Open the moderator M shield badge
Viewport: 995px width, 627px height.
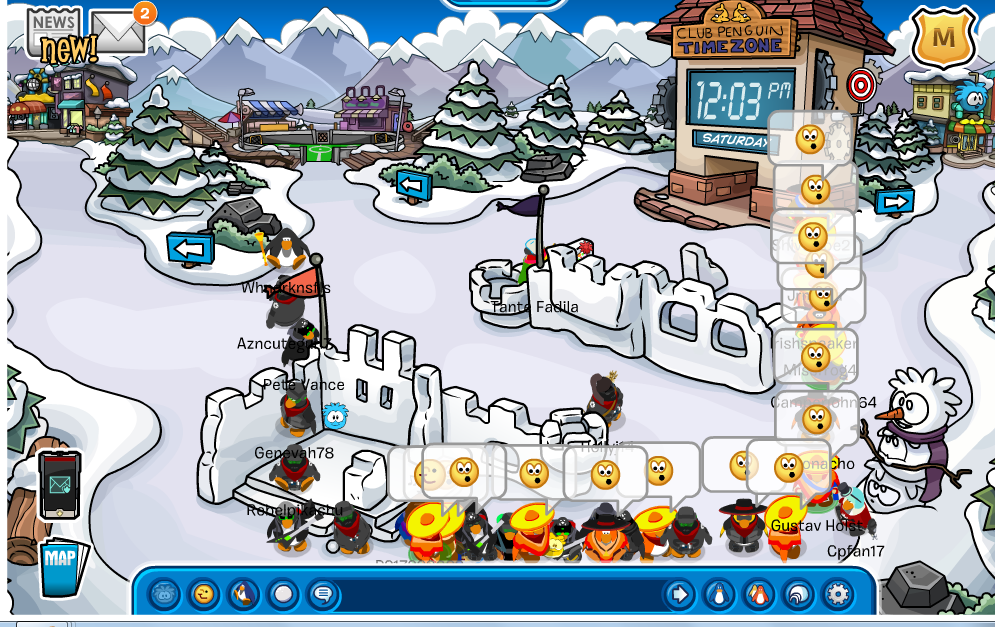pos(942,38)
